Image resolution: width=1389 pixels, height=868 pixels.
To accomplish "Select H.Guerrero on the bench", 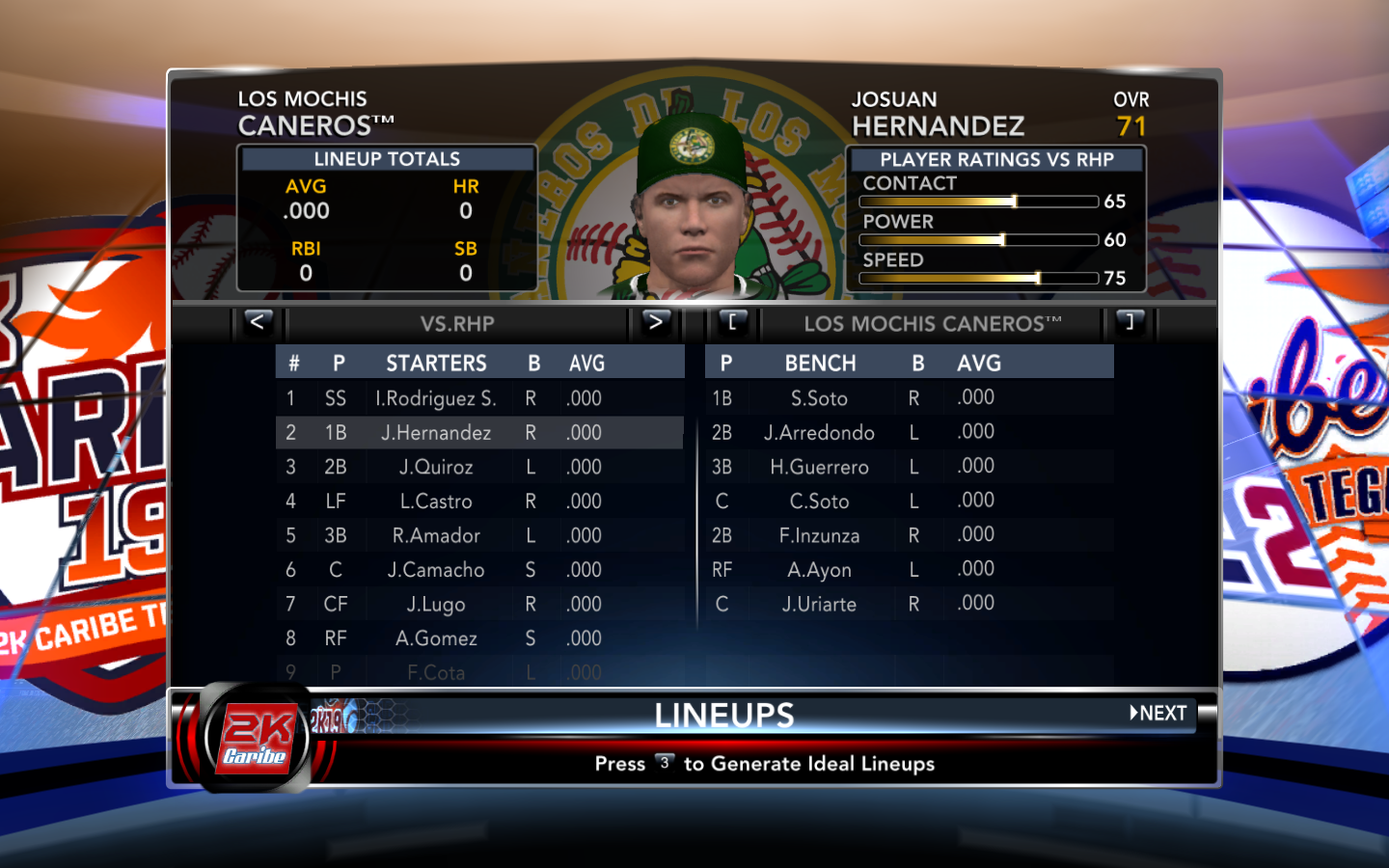I will click(819, 468).
